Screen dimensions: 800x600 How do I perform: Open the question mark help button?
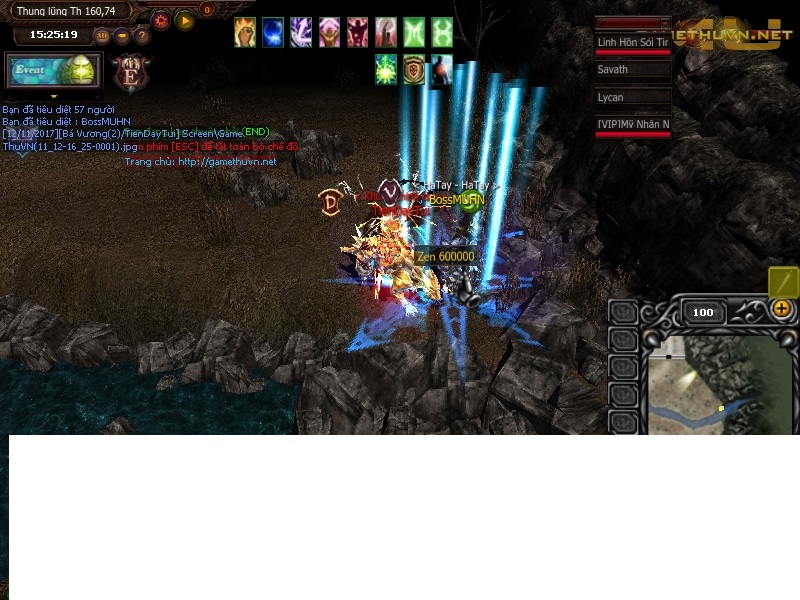tap(142, 36)
